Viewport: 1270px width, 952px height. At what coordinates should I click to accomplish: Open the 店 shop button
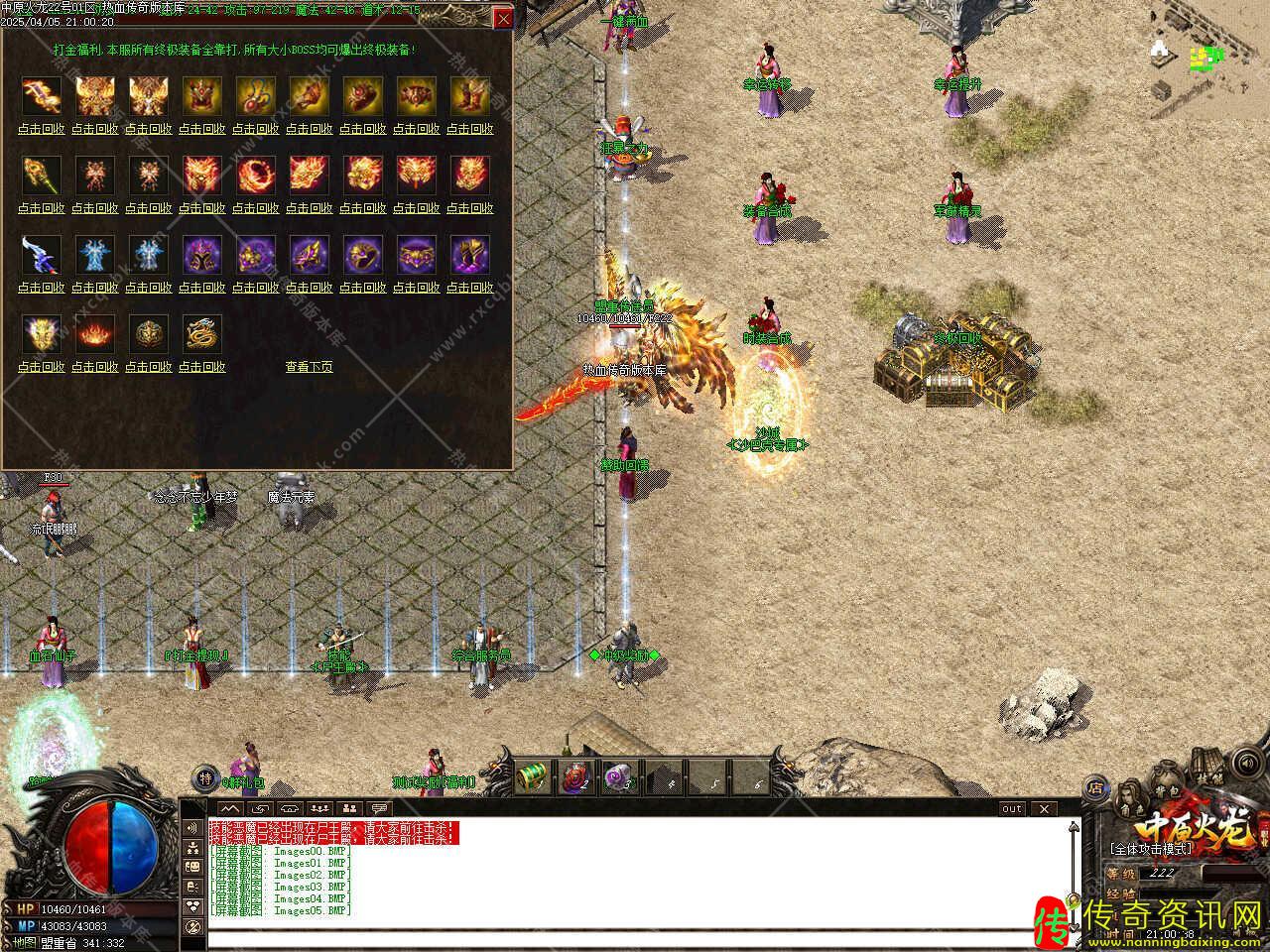(1096, 788)
